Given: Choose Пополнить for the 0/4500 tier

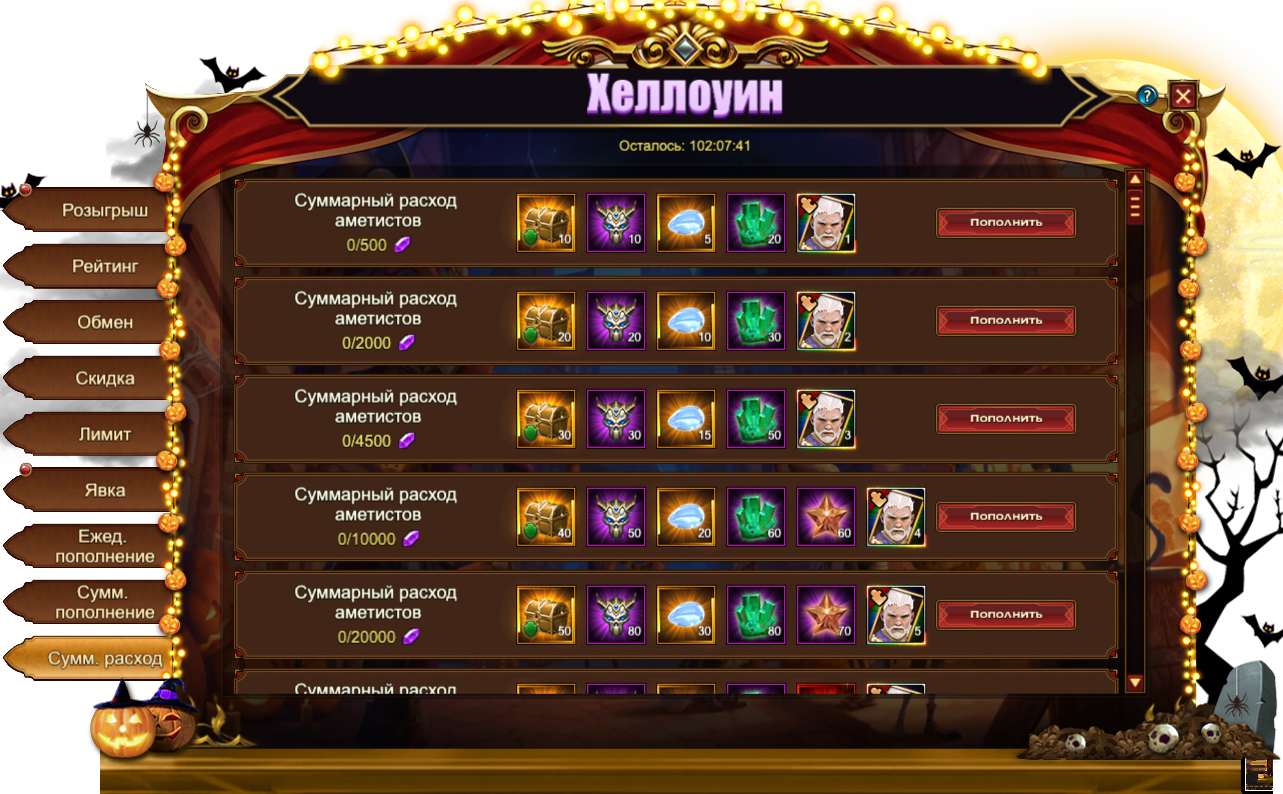Looking at the screenshot, I should click(x=1005, y=418).
